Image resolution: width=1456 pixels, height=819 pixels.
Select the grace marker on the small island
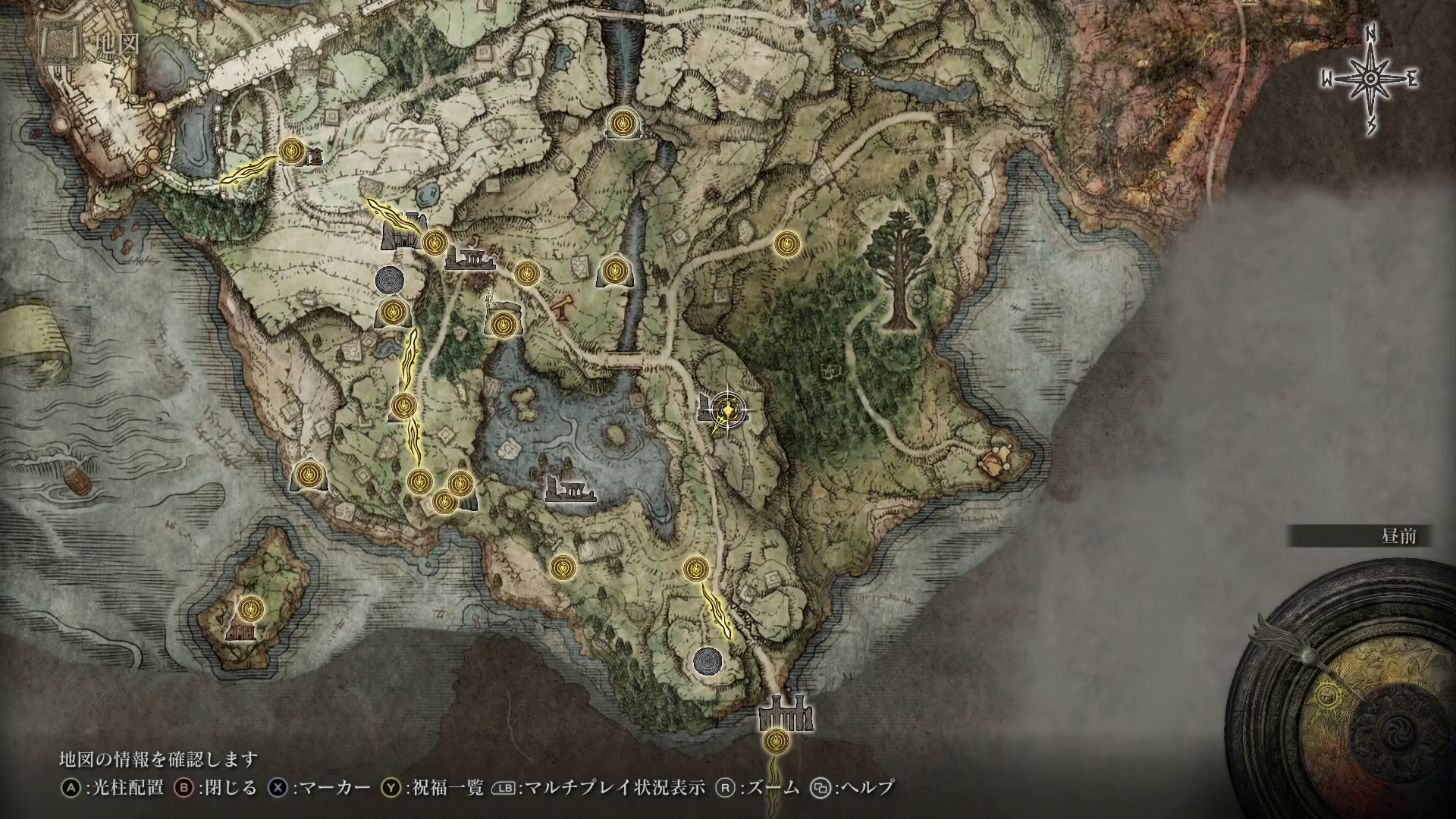253,607
